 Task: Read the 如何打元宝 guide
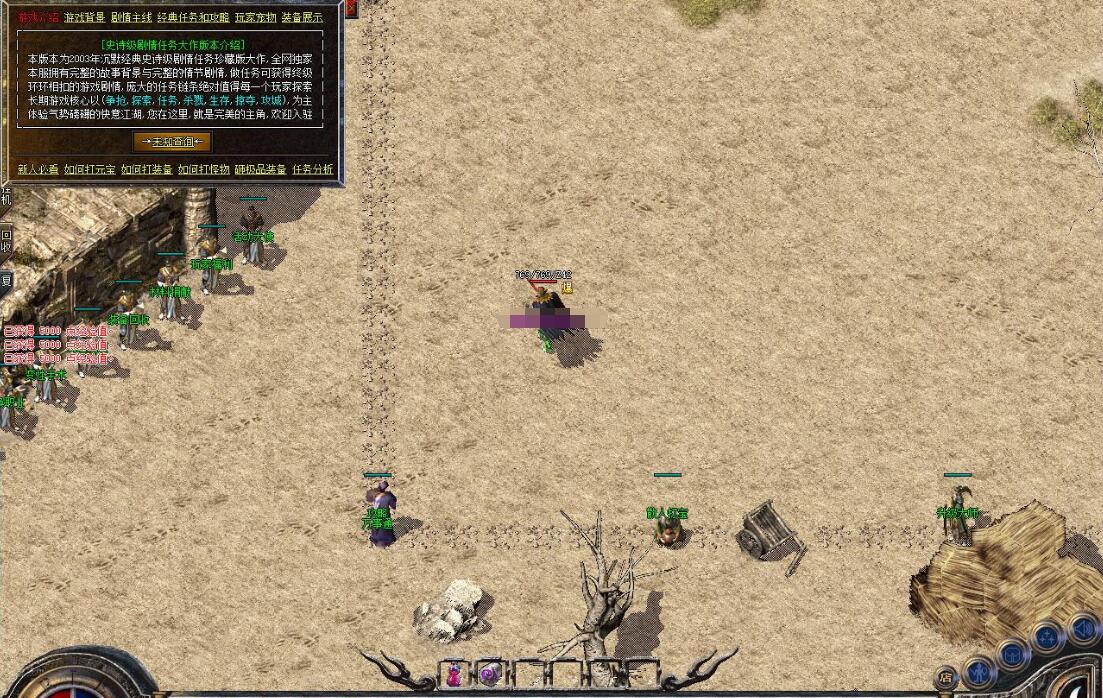(x=90, y=170)
